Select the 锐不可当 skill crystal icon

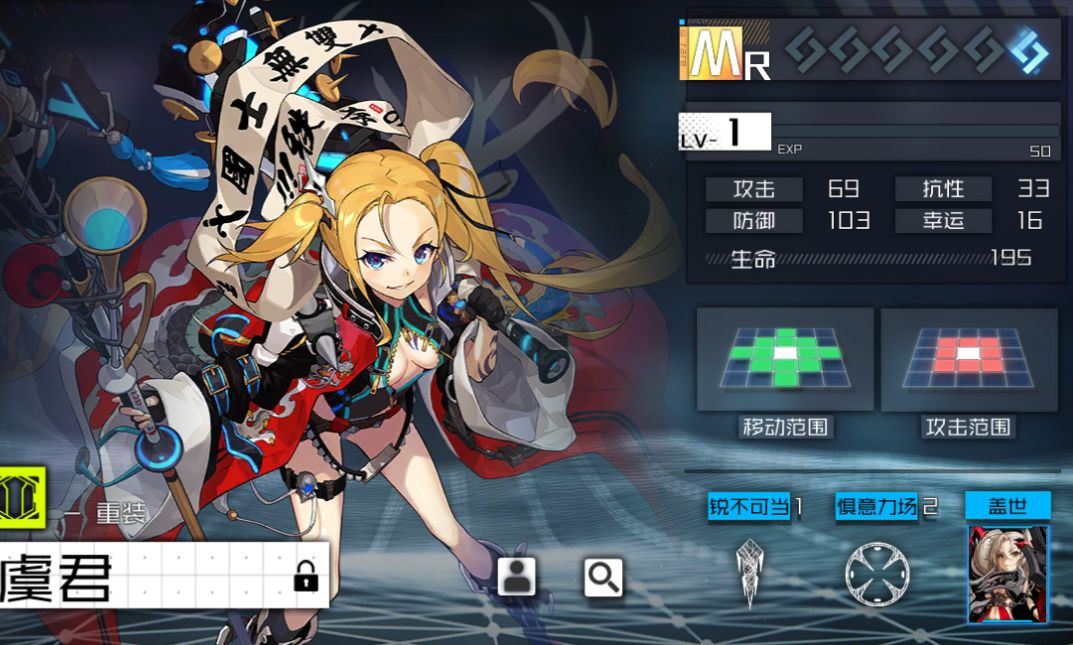750,574
